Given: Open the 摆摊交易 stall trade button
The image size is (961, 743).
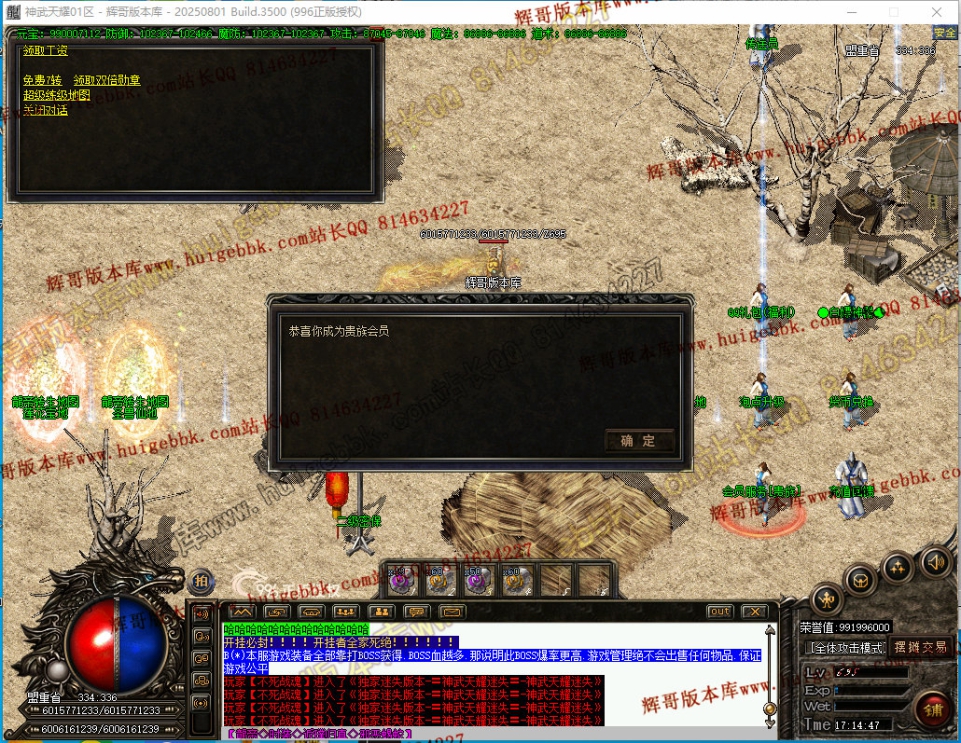Looking at the screenshot, I should (920, 647).
